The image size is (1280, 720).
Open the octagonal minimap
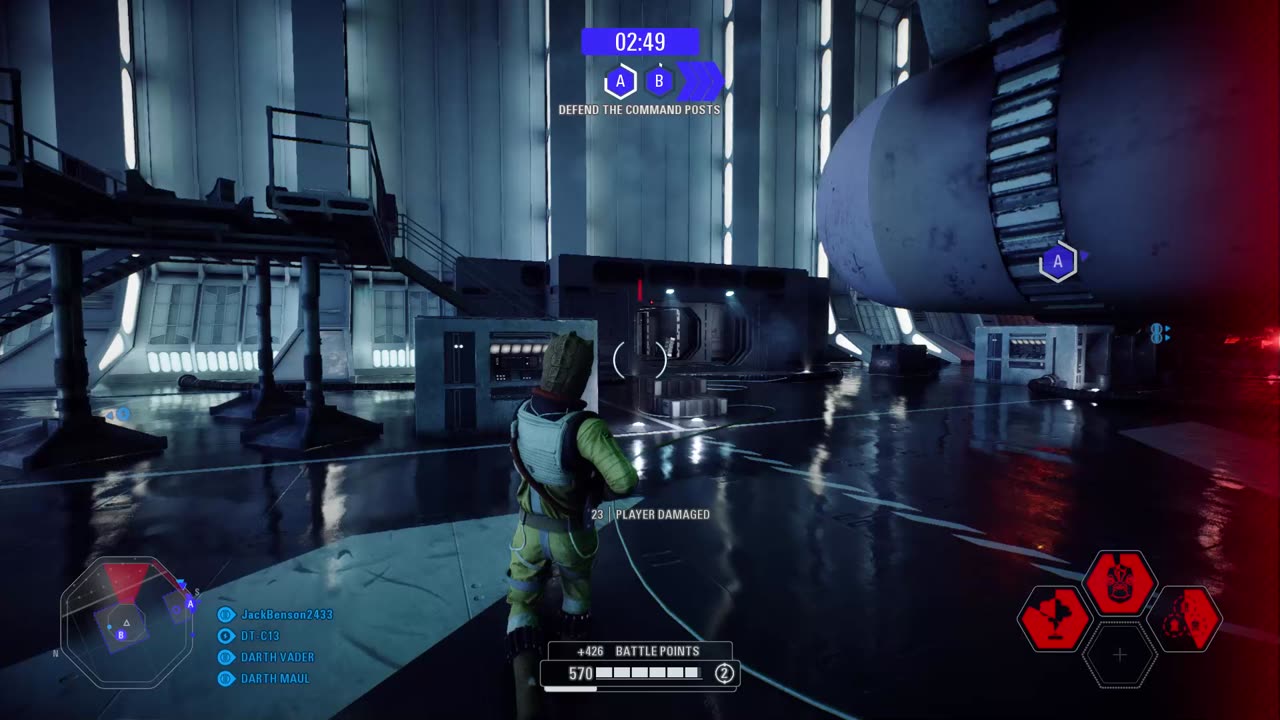(126, 622)
